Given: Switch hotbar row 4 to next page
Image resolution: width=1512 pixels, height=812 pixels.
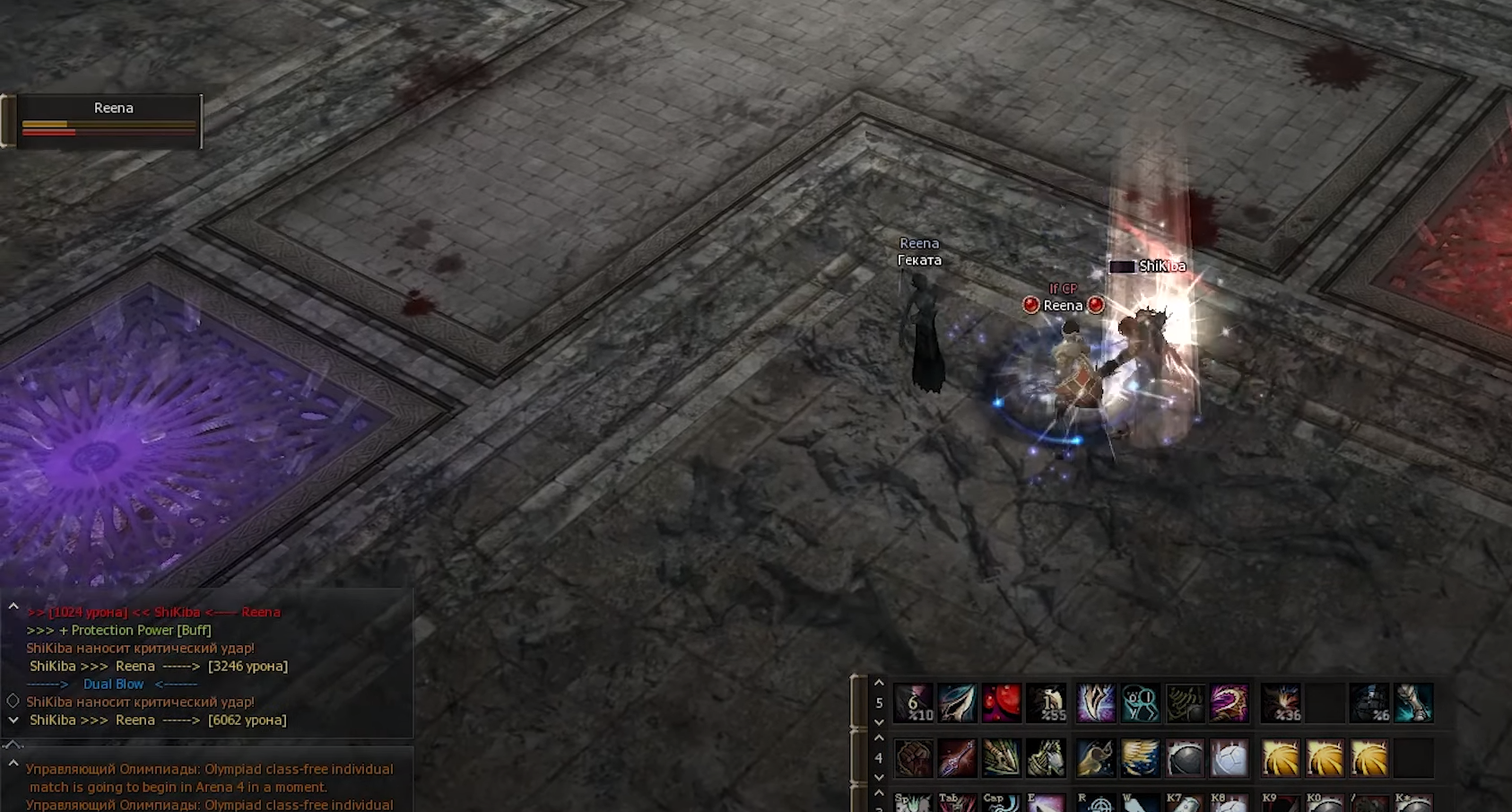Looking at the screenshot, I should pyautogui.click(x=879, y=777).
